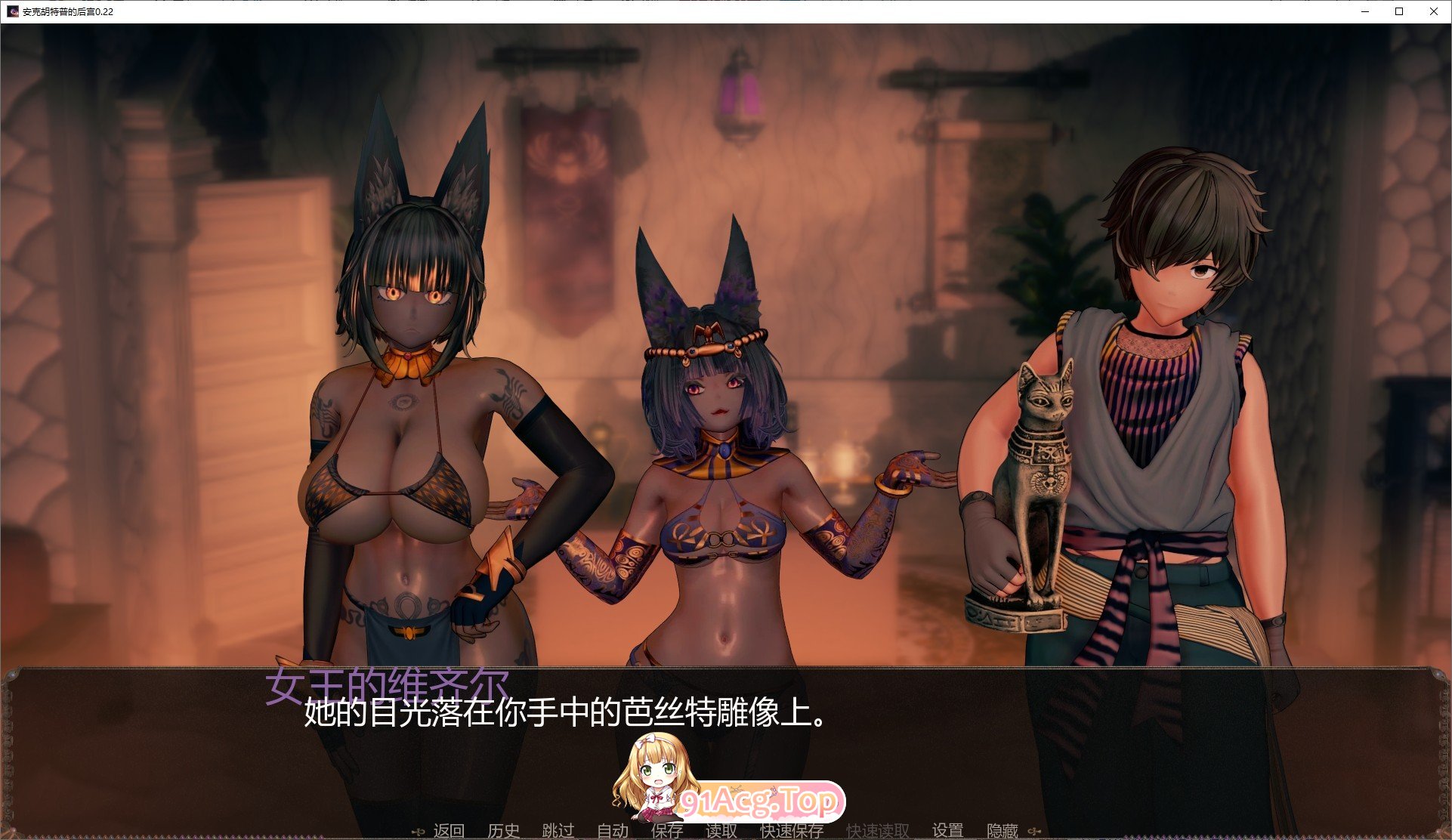Open the 历史 dialogue history
Viewport: 1452px width, 840px height.
pyautogui.click(x=503, y=829)
